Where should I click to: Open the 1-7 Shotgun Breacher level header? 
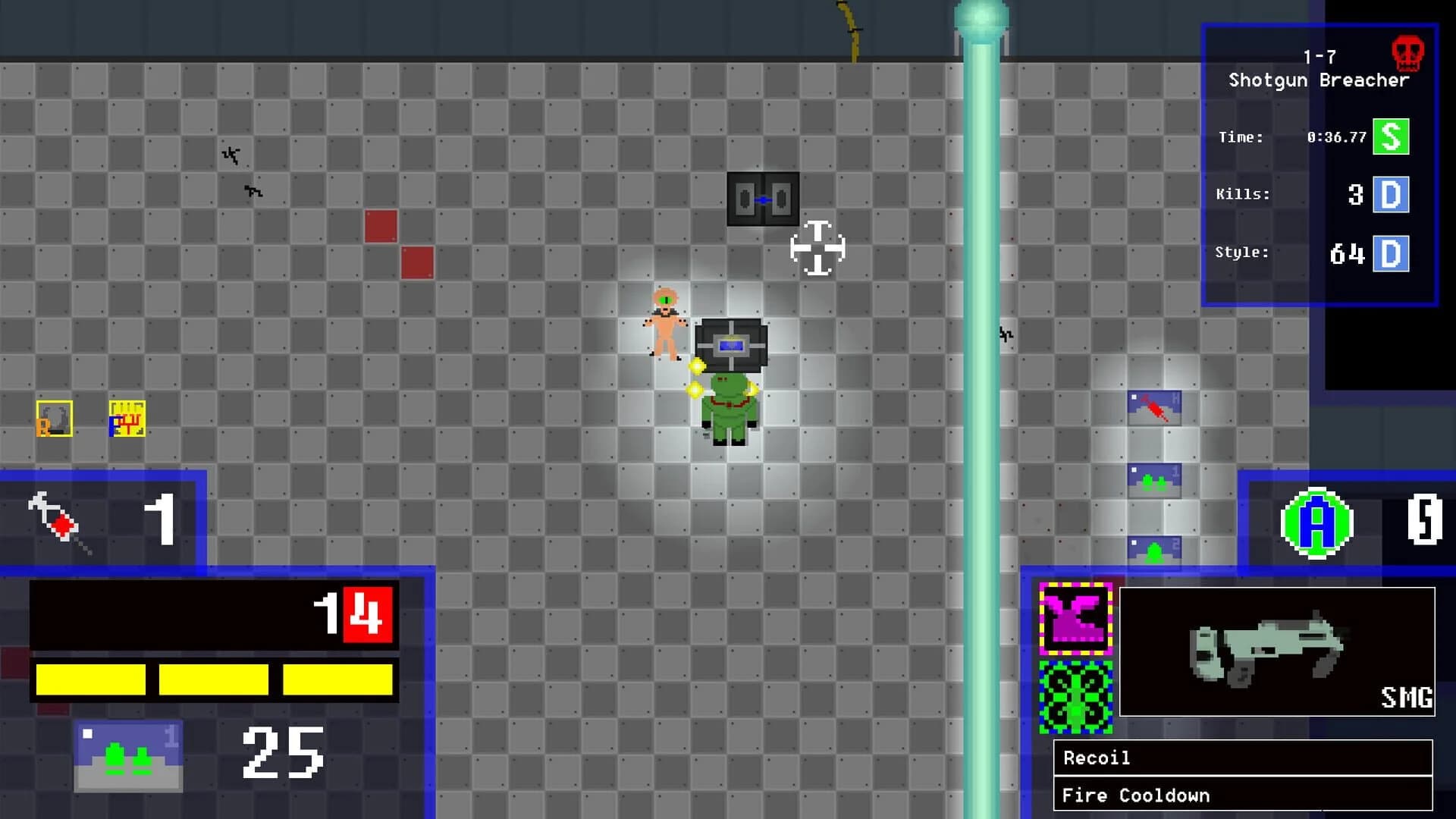click(x=1318, y=68)
